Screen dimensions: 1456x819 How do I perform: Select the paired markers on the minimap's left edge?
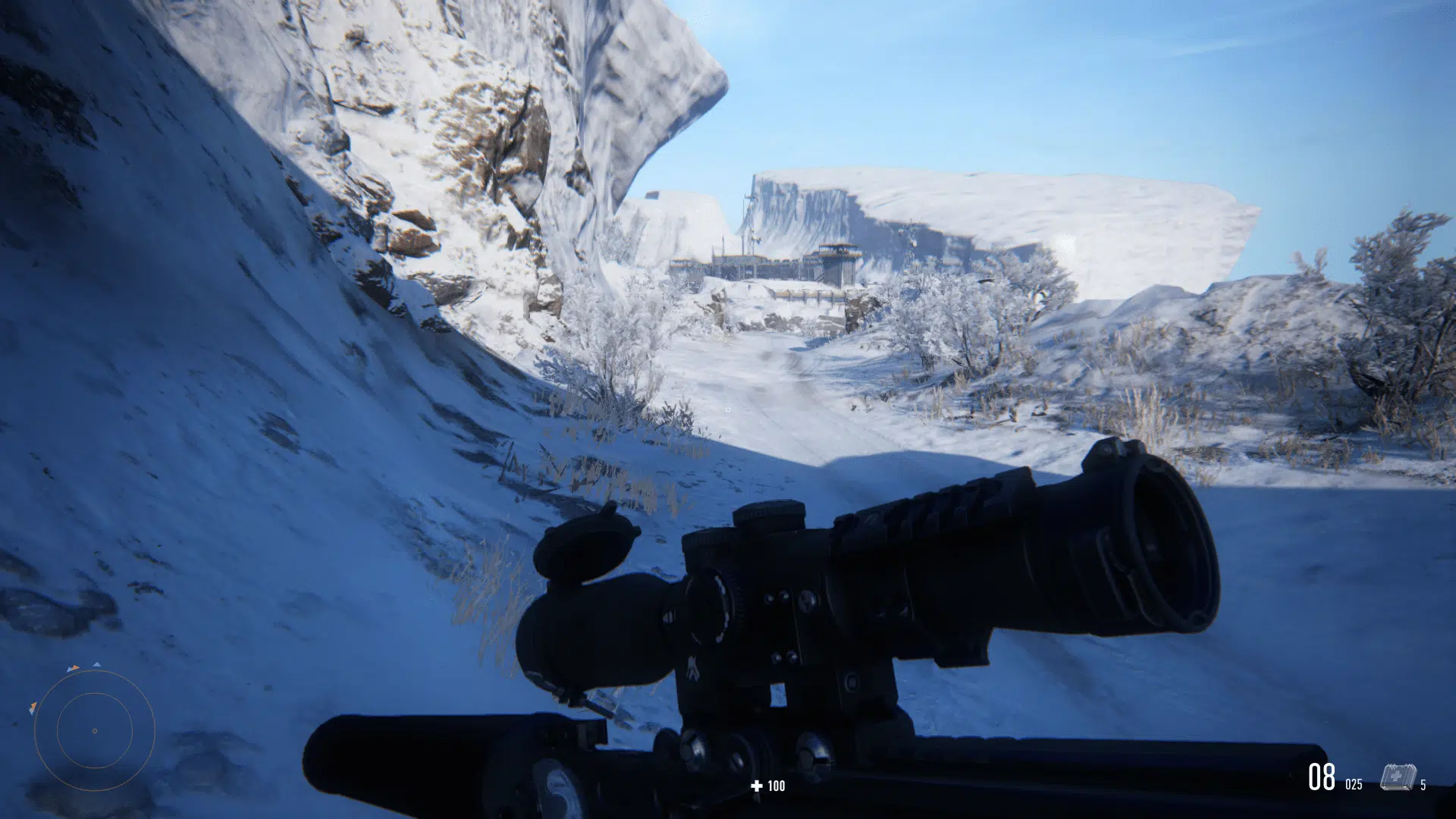click(x=33, y=708)
